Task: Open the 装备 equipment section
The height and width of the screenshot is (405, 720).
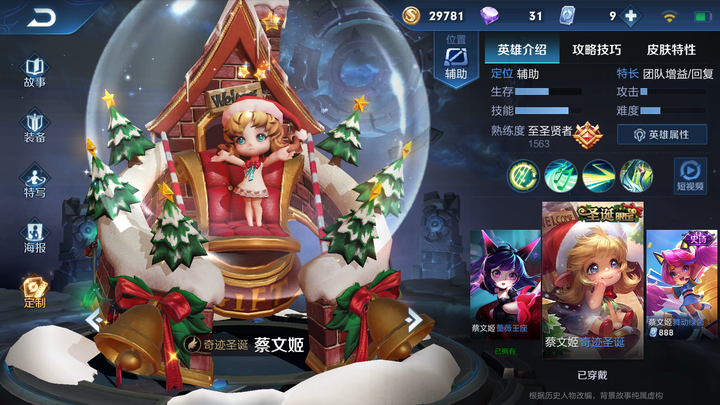Action: pos(34,127)
